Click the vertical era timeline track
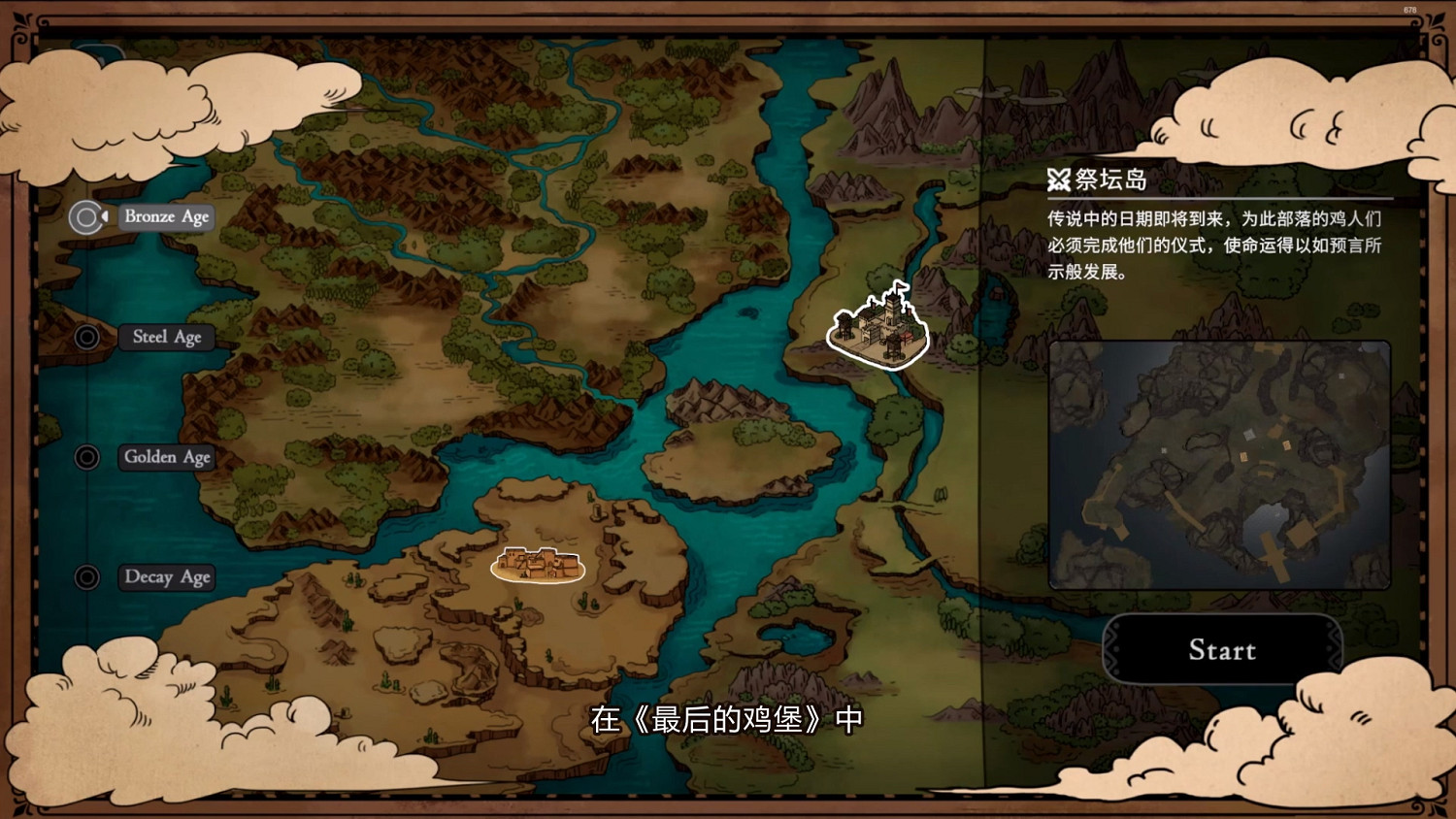Viewport: 1456px width, 819px height. coord(86,398)
